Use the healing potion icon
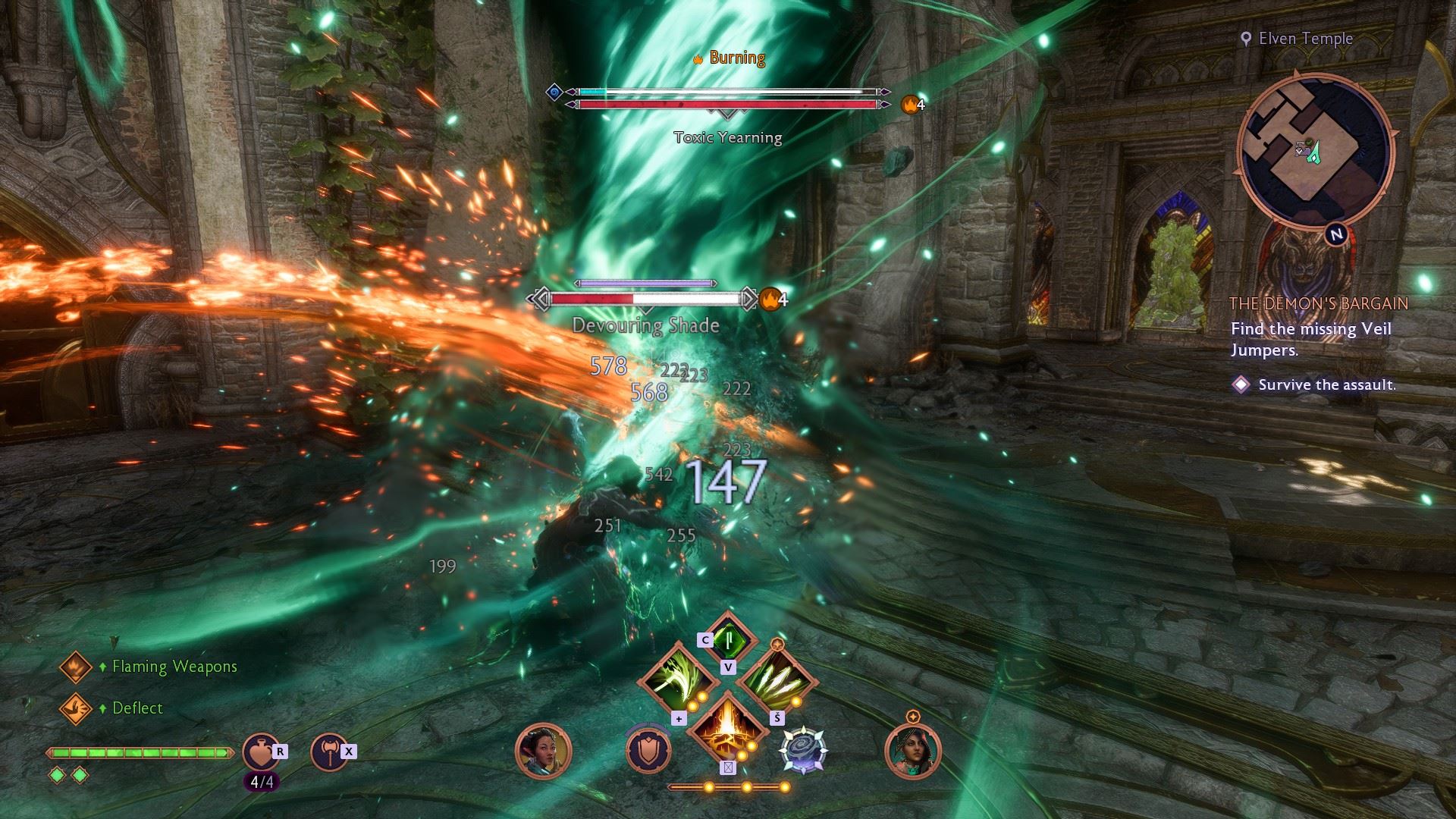Image resolution: width=1456 pixels, height=819 pixels. point(260,752)
